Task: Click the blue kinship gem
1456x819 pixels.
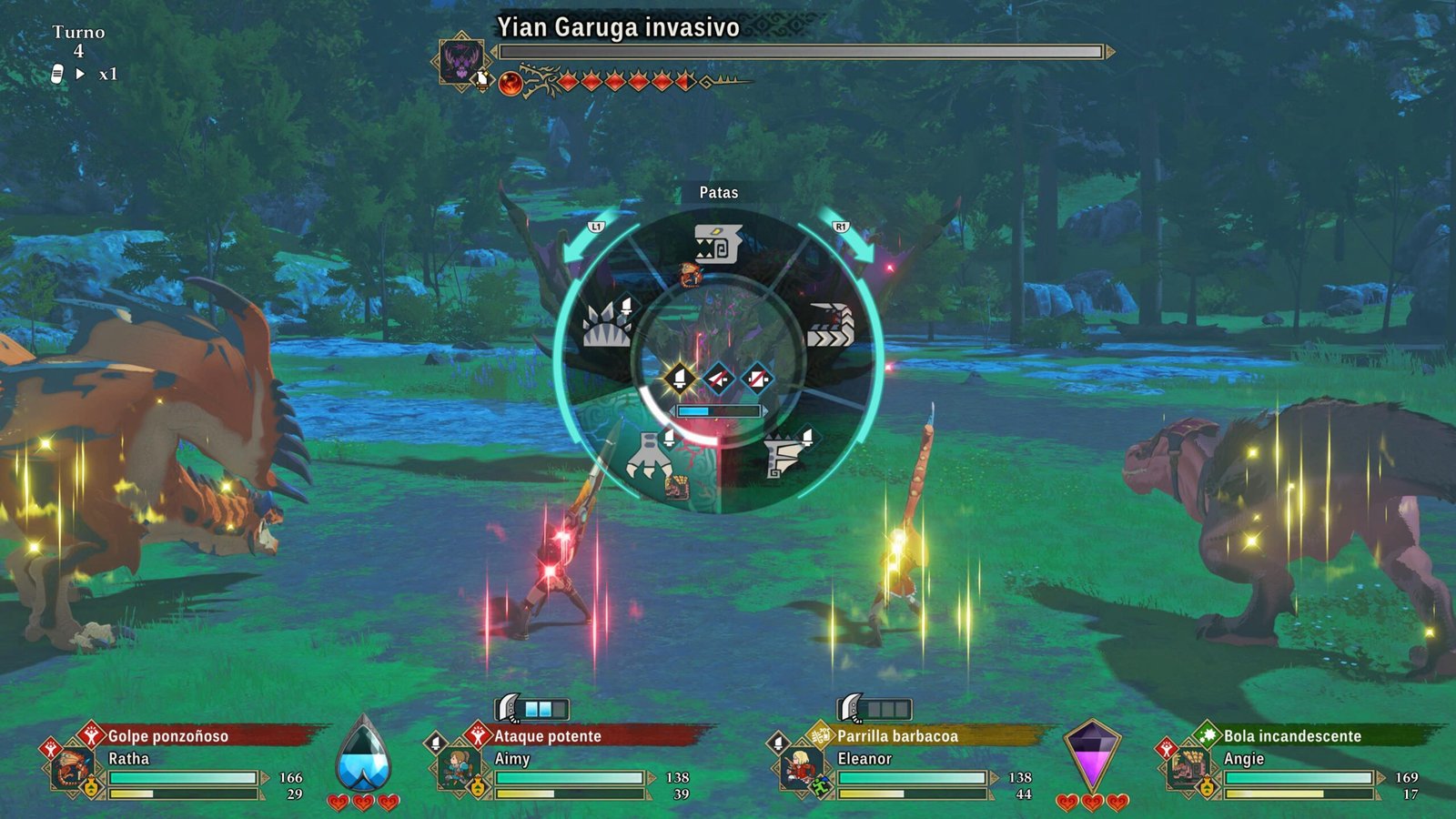Action: (363, 757)
